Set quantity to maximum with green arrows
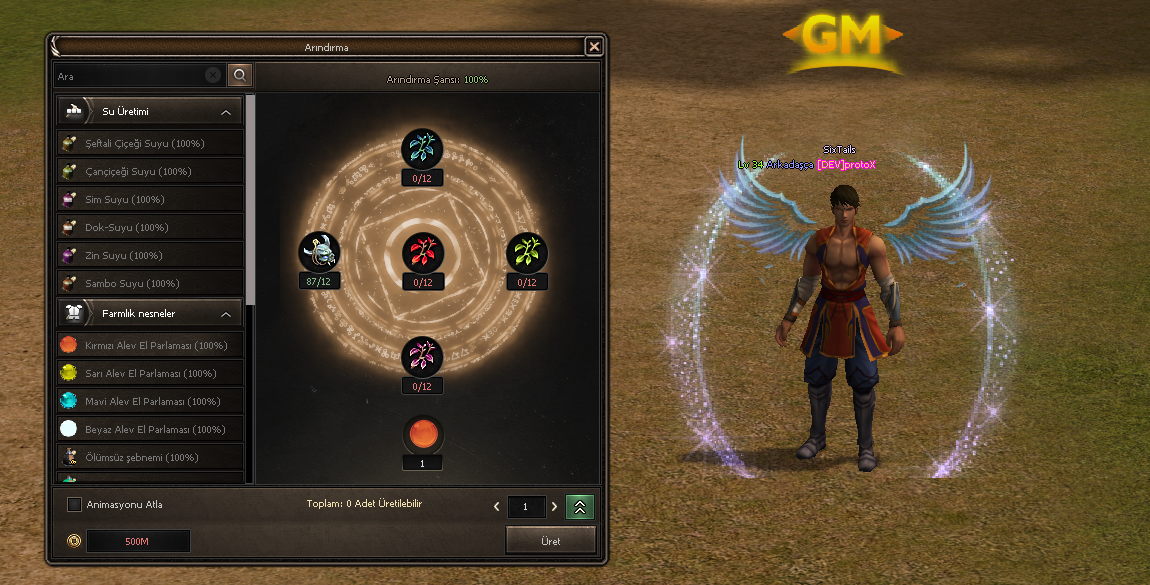The height and width of the screenshot is (585, 1150). [x=580, y=507]
